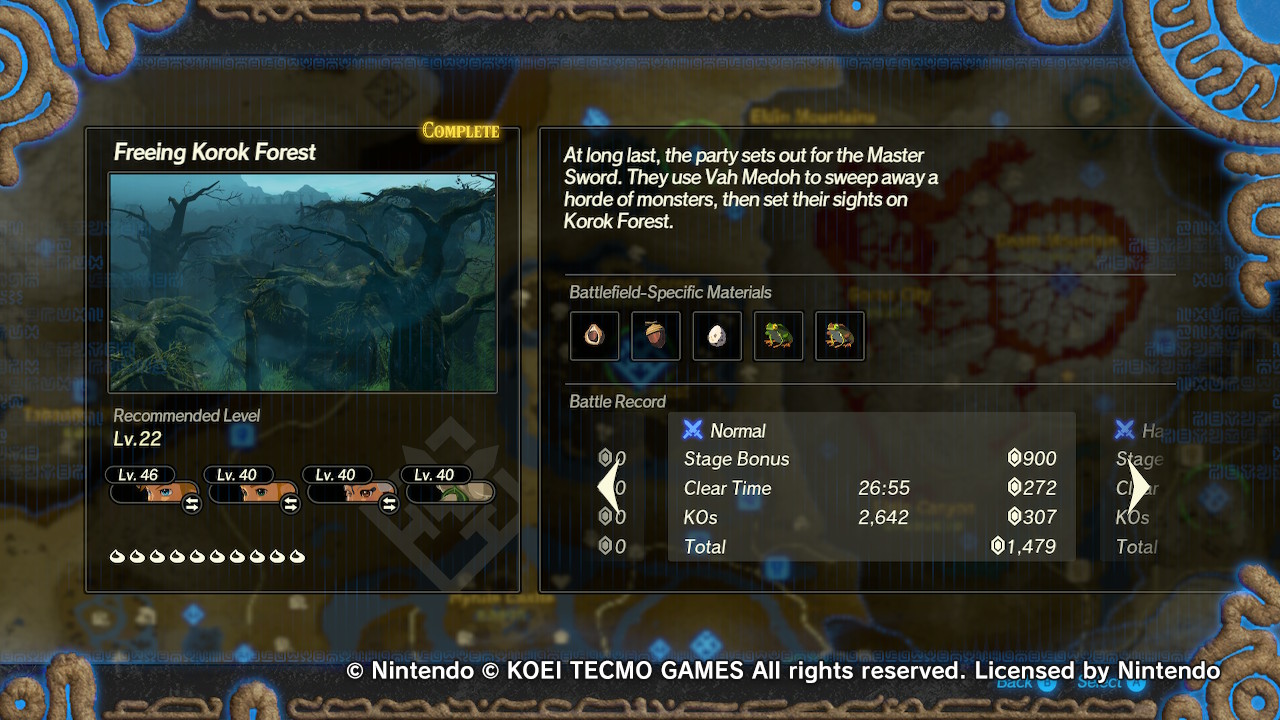Select the bird egg material icon
Viewport: 1280px width, 720px height.
[x=716, y=335]
